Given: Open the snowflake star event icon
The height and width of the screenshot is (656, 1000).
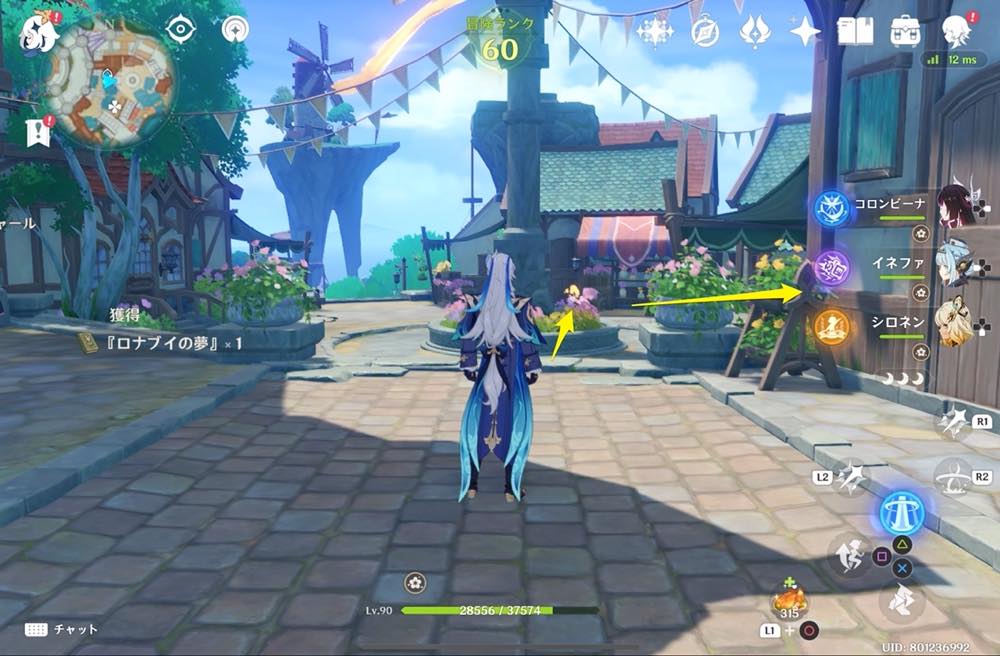Looking at the screenshot, I should point(655,32).
